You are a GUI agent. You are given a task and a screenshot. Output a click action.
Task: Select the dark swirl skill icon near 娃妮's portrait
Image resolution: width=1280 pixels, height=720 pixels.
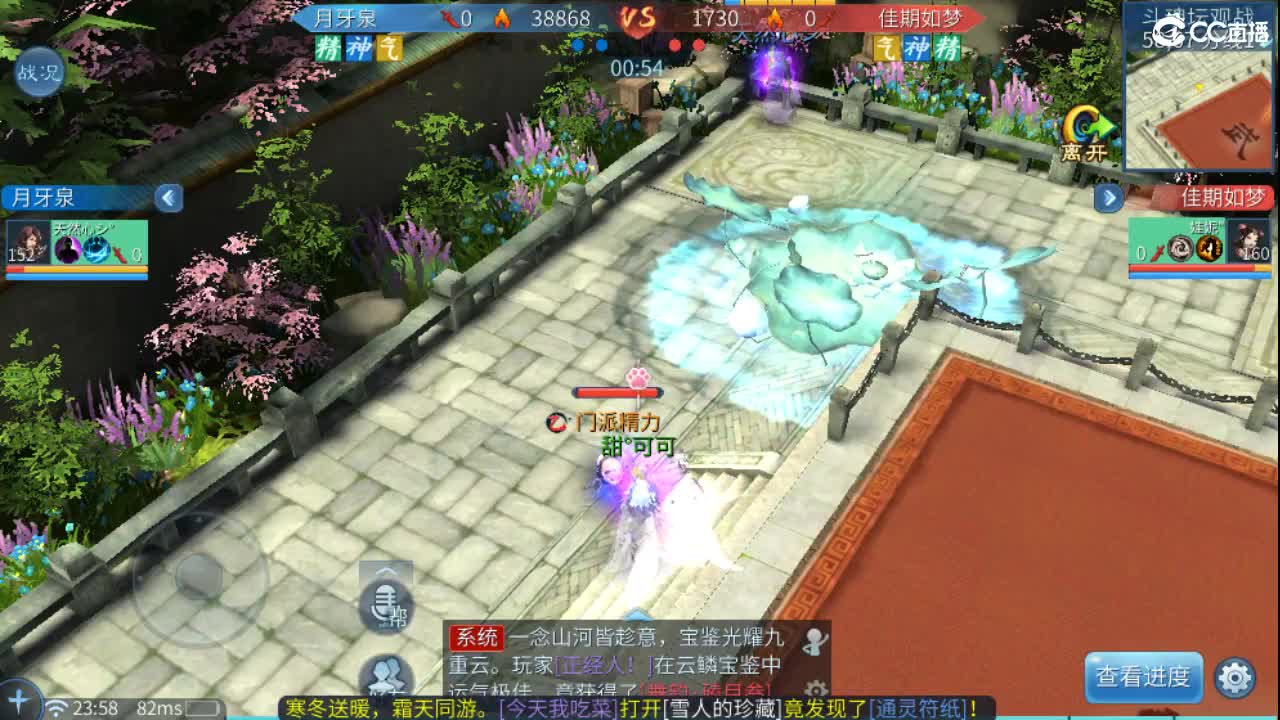1179,247
